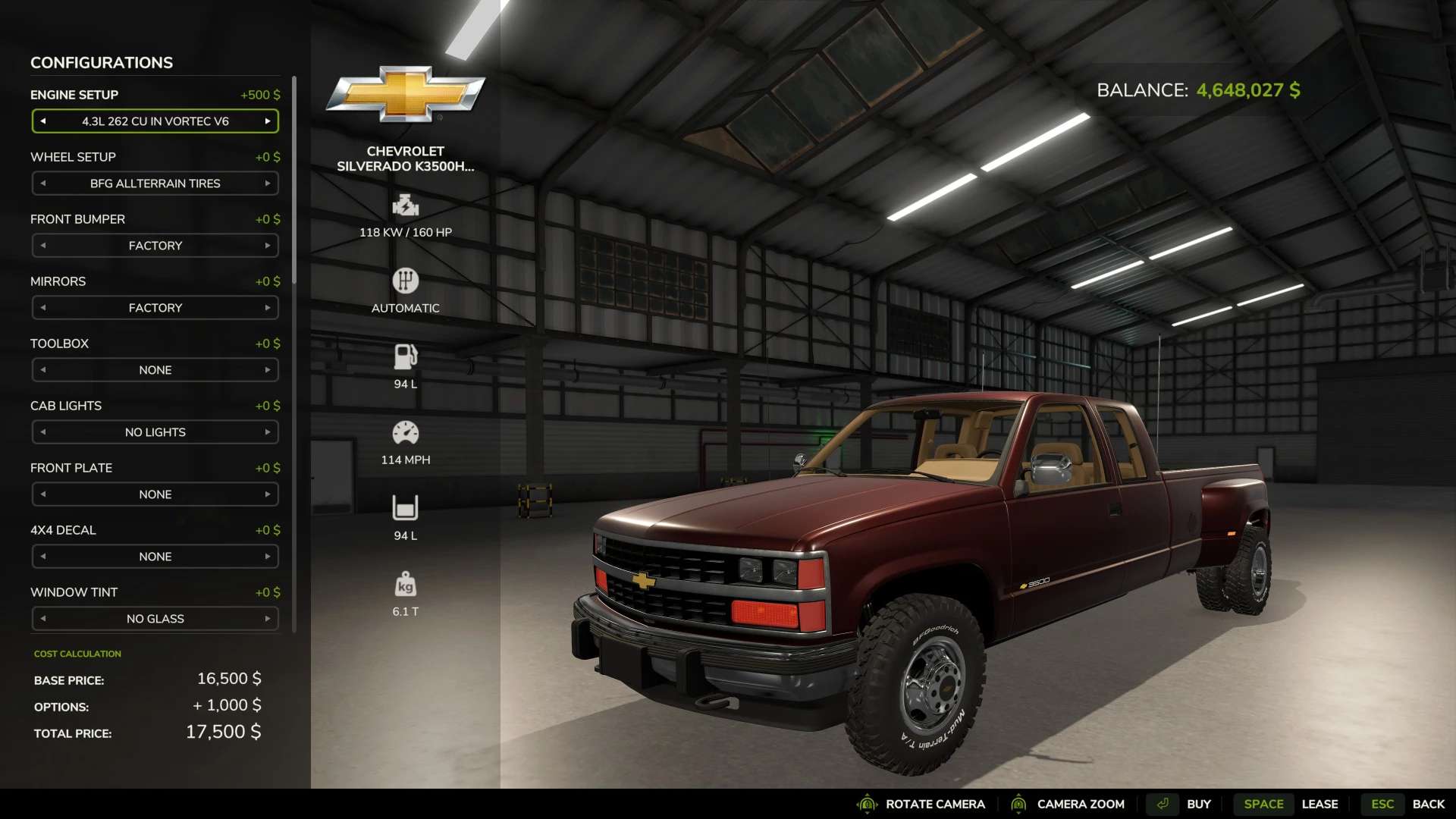Cycle Front Bumper to next option
1456x819 pixels.
(268, 246)
